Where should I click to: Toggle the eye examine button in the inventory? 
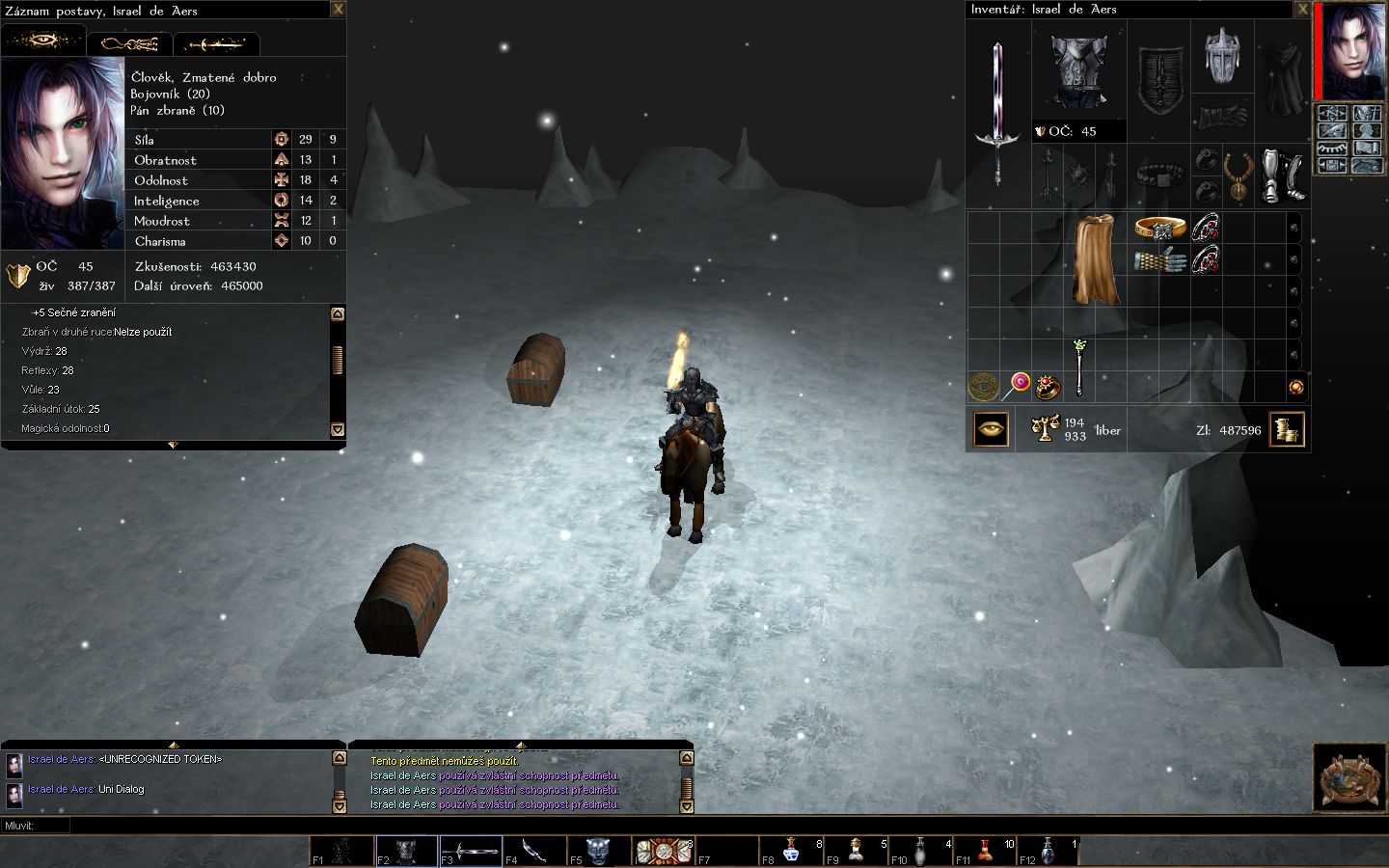tap(991, 430)
